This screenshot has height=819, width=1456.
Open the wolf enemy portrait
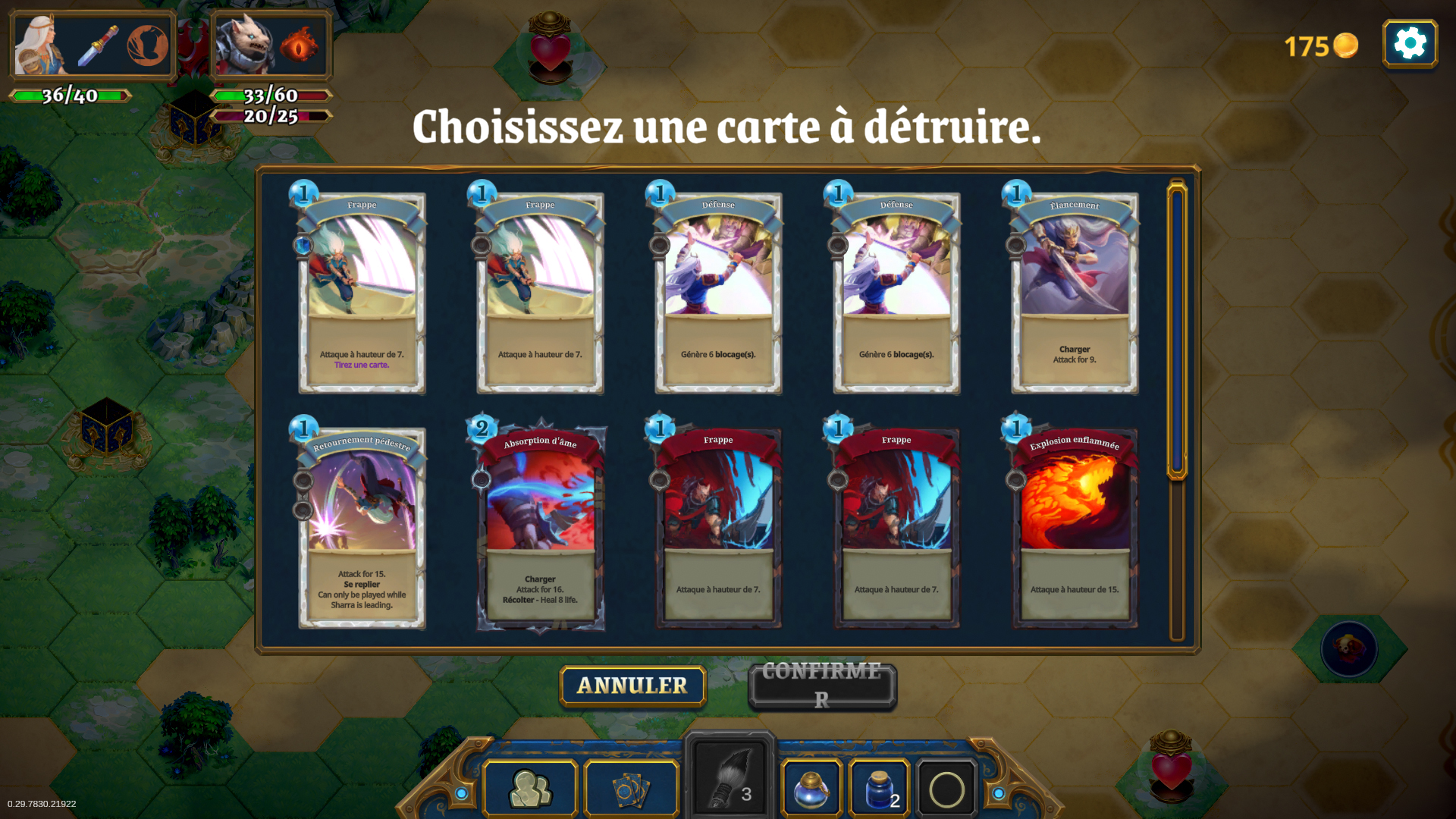tap(244, 43)
